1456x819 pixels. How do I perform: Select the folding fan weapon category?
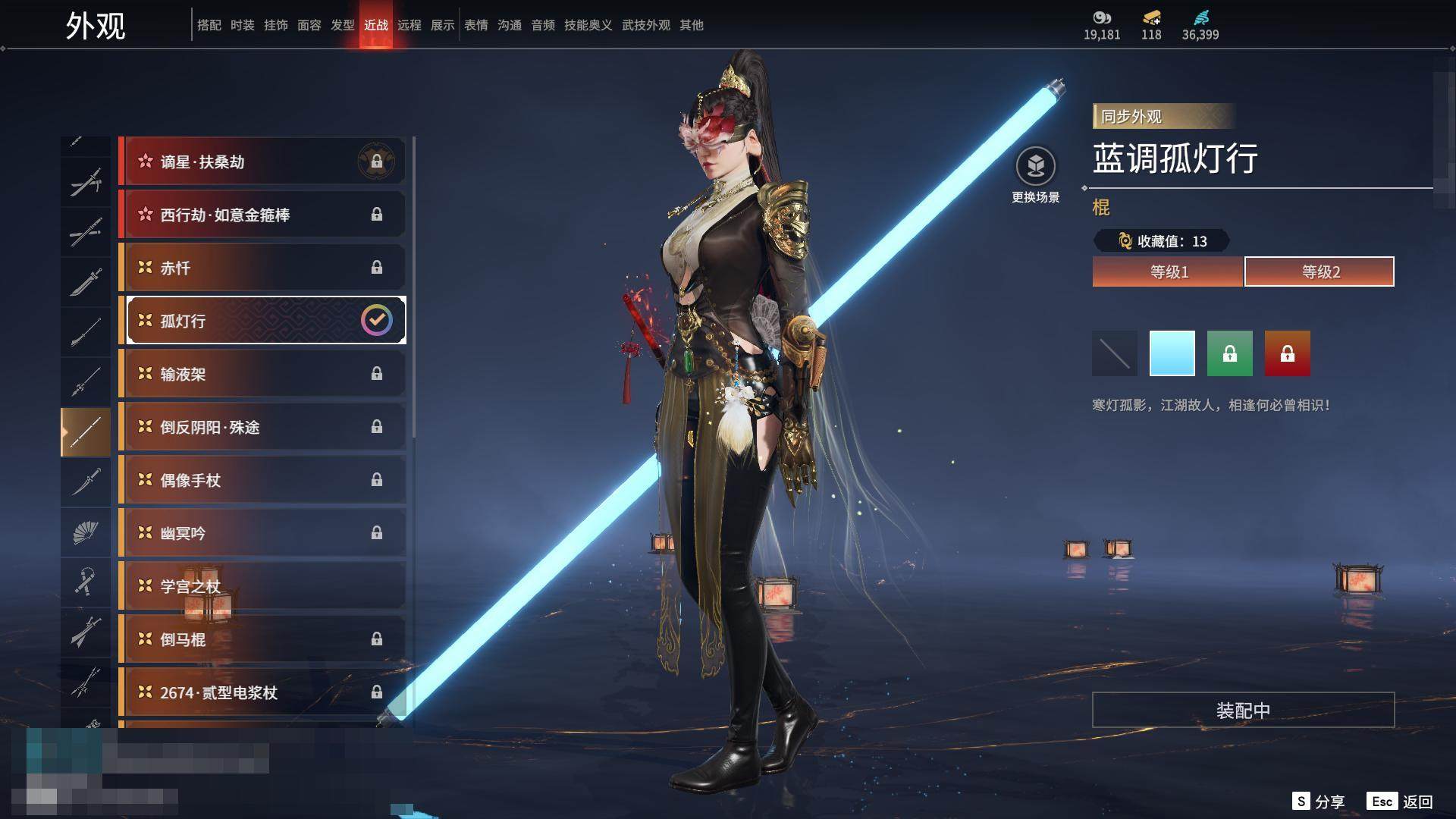click(86, 532)
